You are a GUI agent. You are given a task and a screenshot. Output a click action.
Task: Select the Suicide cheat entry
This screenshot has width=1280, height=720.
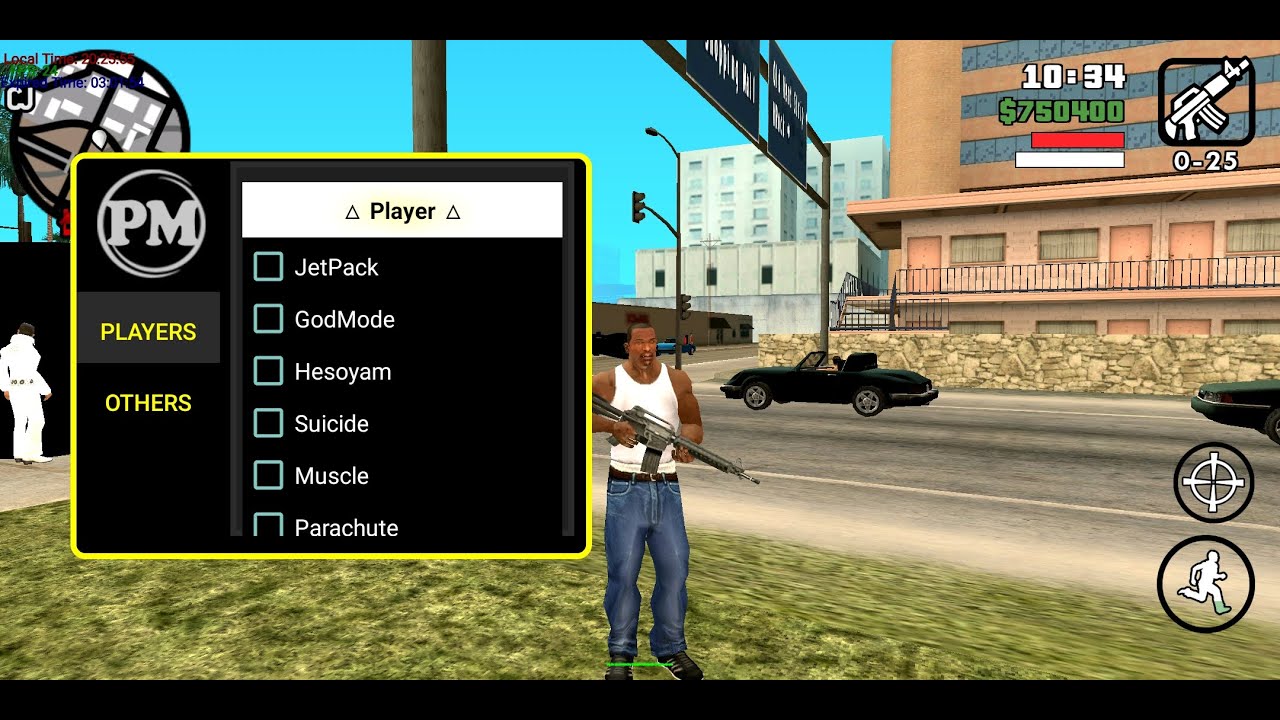coord(269,423)
